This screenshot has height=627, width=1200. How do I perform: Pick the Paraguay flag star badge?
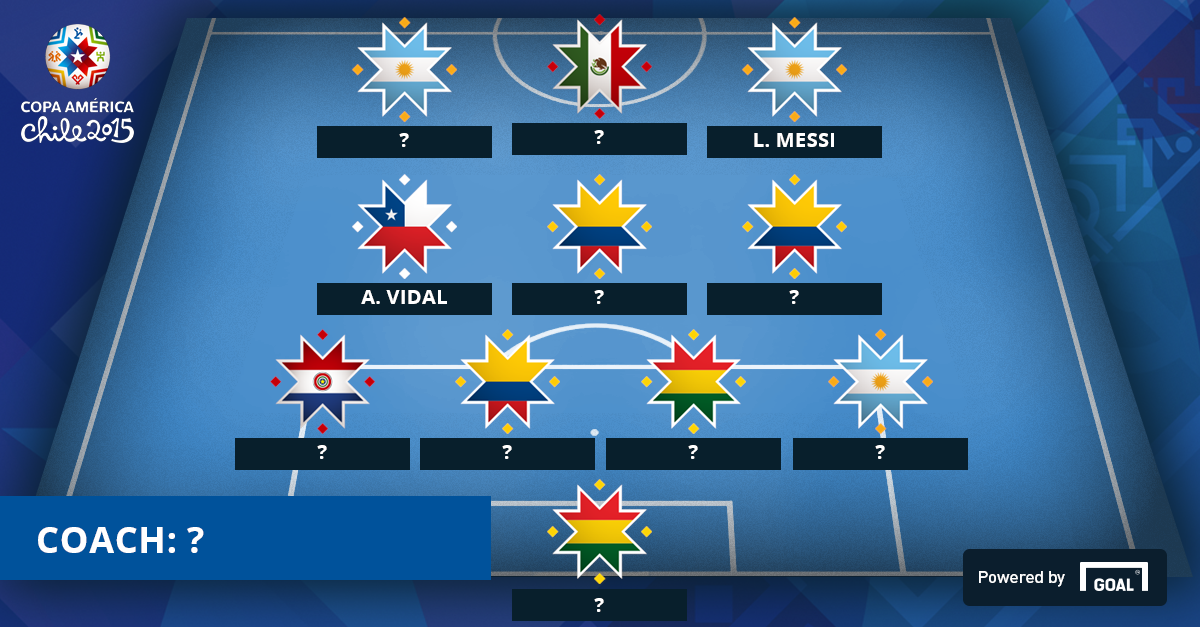coord(322,381)
